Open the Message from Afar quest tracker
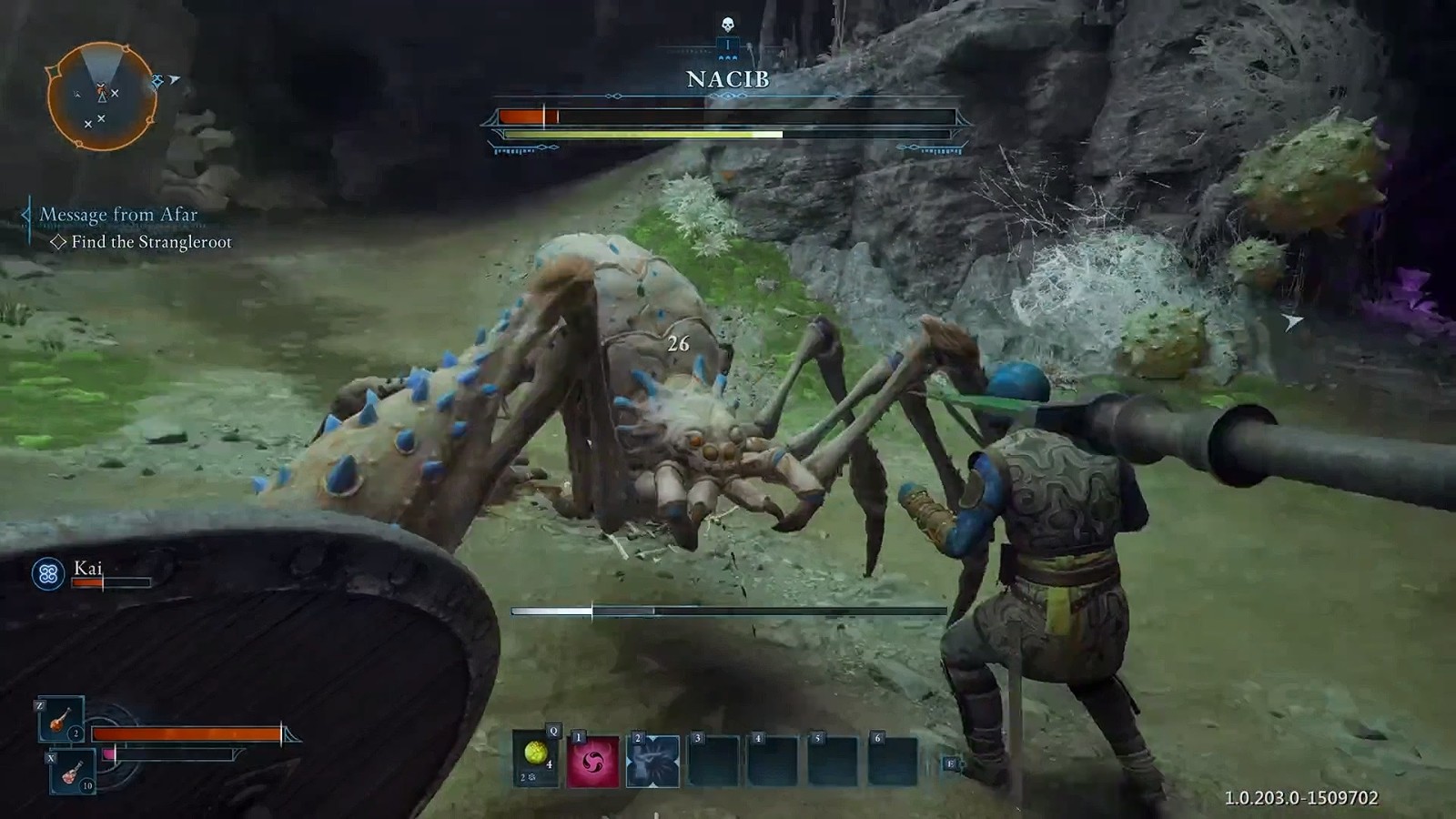Viewport: 1456px width, 819px height. (x=118, y=215)
